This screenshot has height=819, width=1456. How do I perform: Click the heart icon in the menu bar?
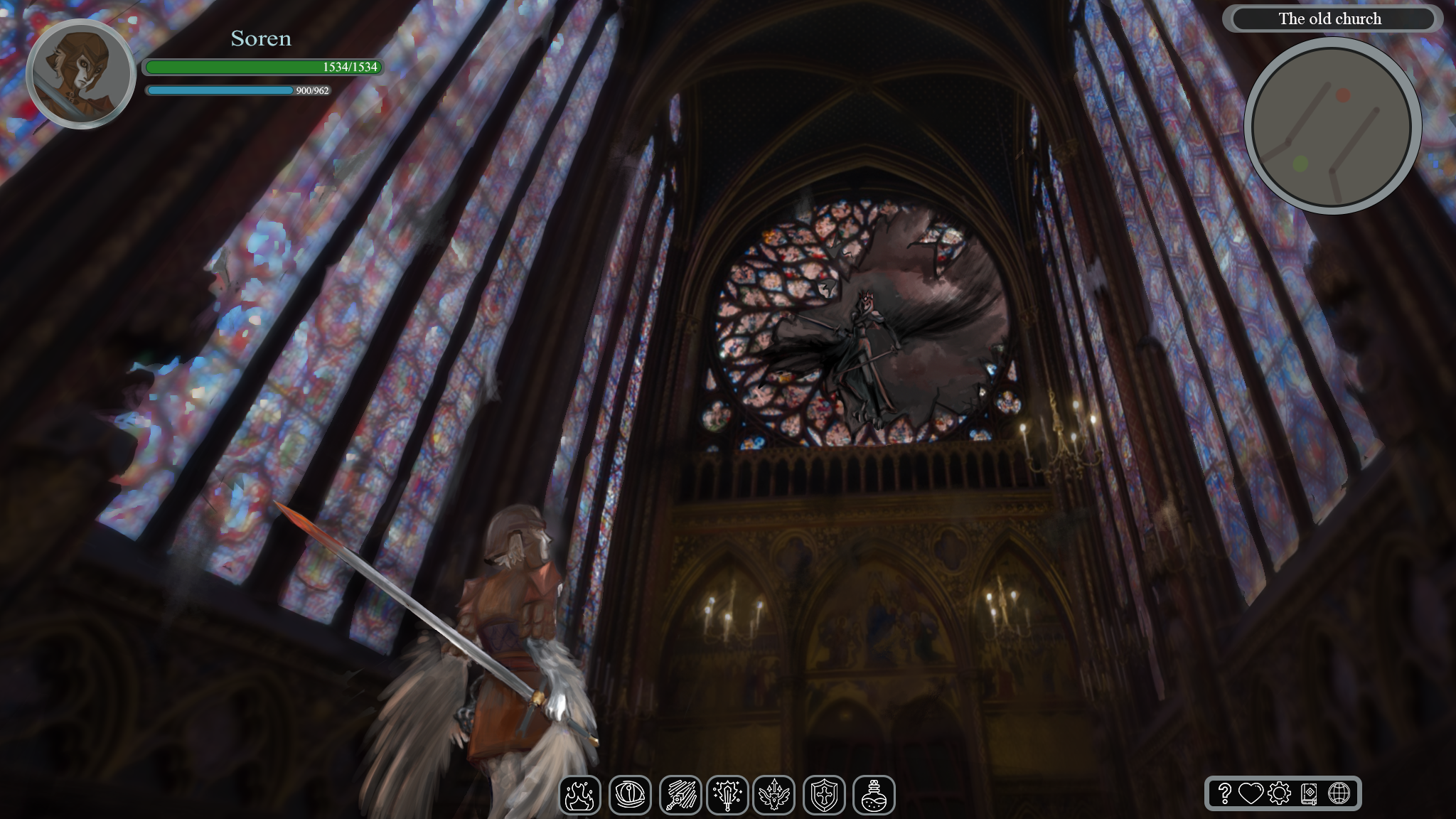click(x=1251, y=793)
